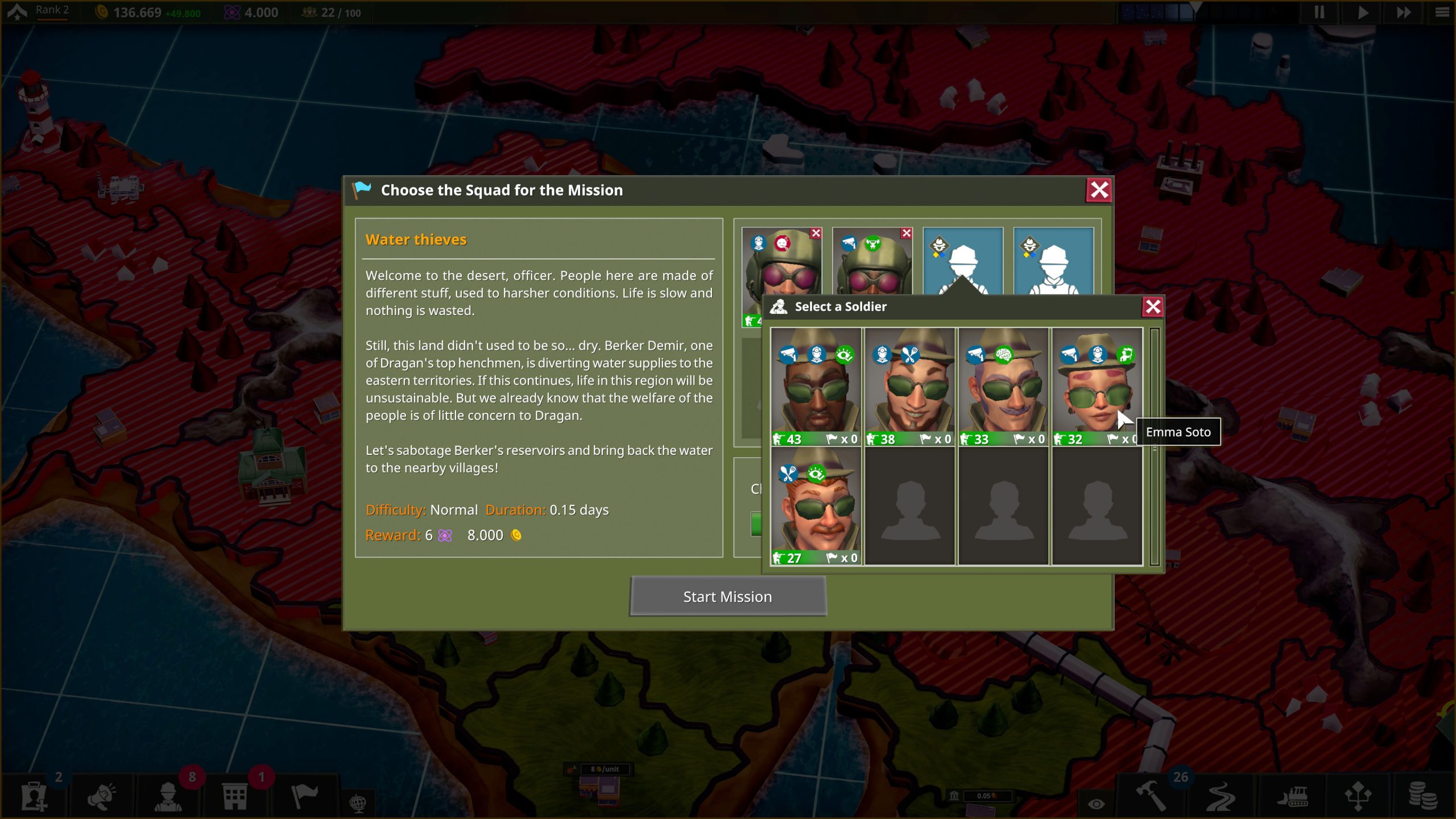Open the coin stack finances panel

click(x=1422, y=796)
